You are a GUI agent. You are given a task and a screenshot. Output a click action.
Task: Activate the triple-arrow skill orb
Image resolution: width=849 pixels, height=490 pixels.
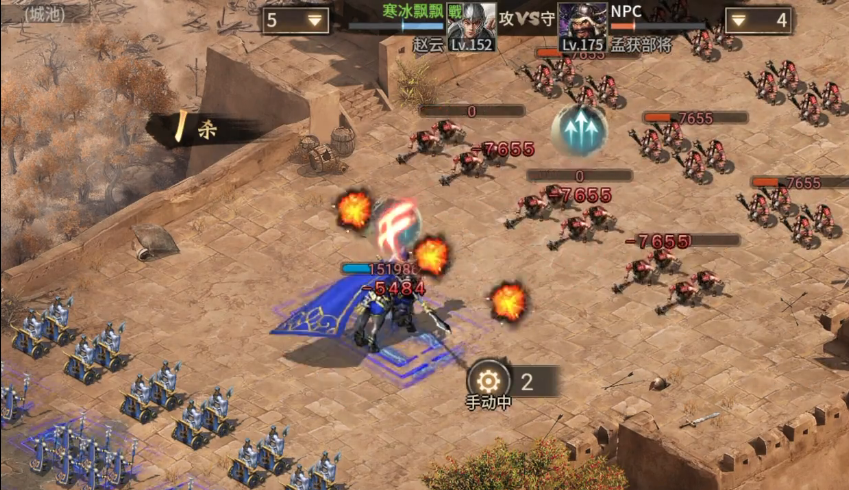click(x=580, y=131)
